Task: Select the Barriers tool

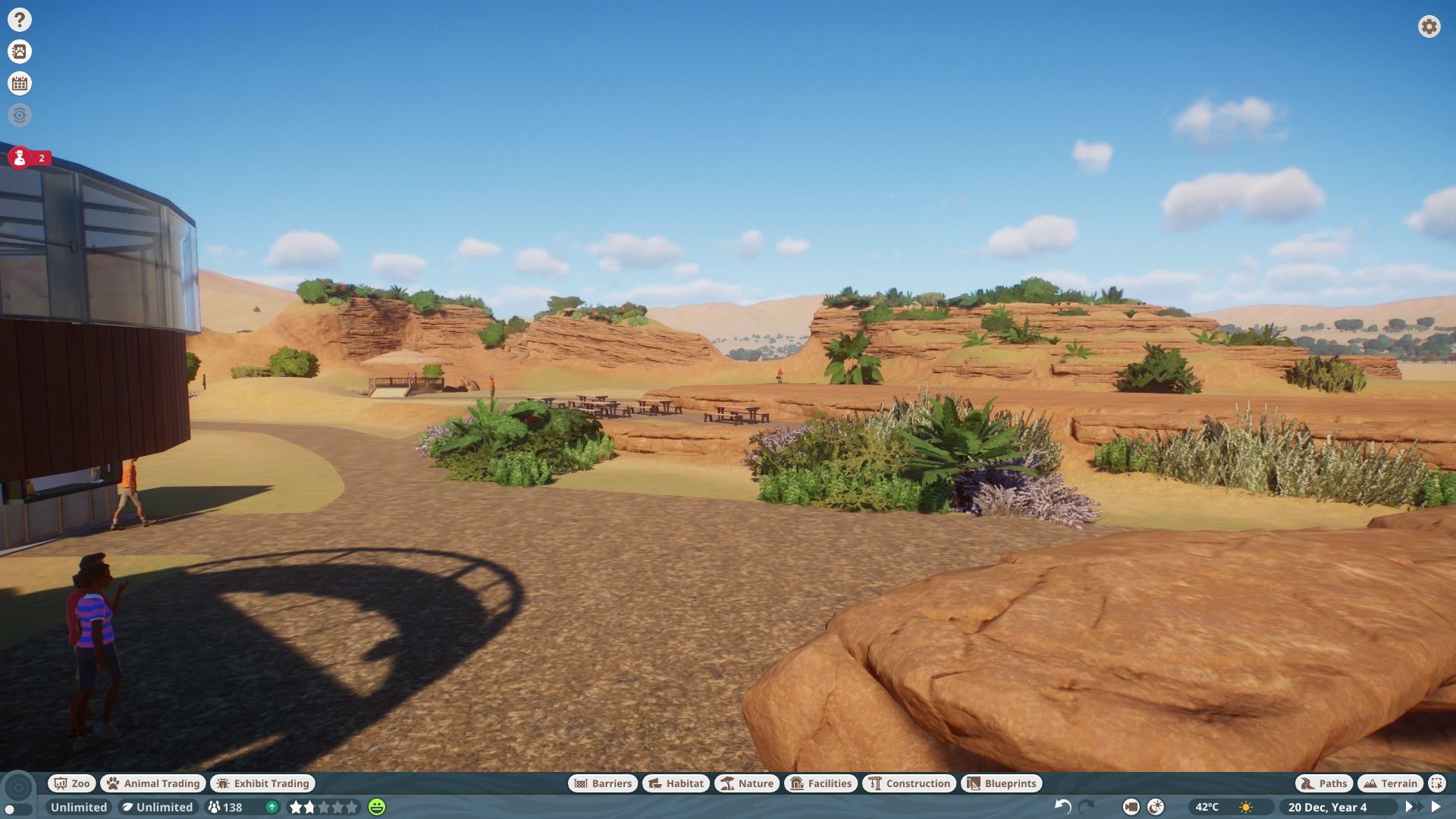Action: 603,783
